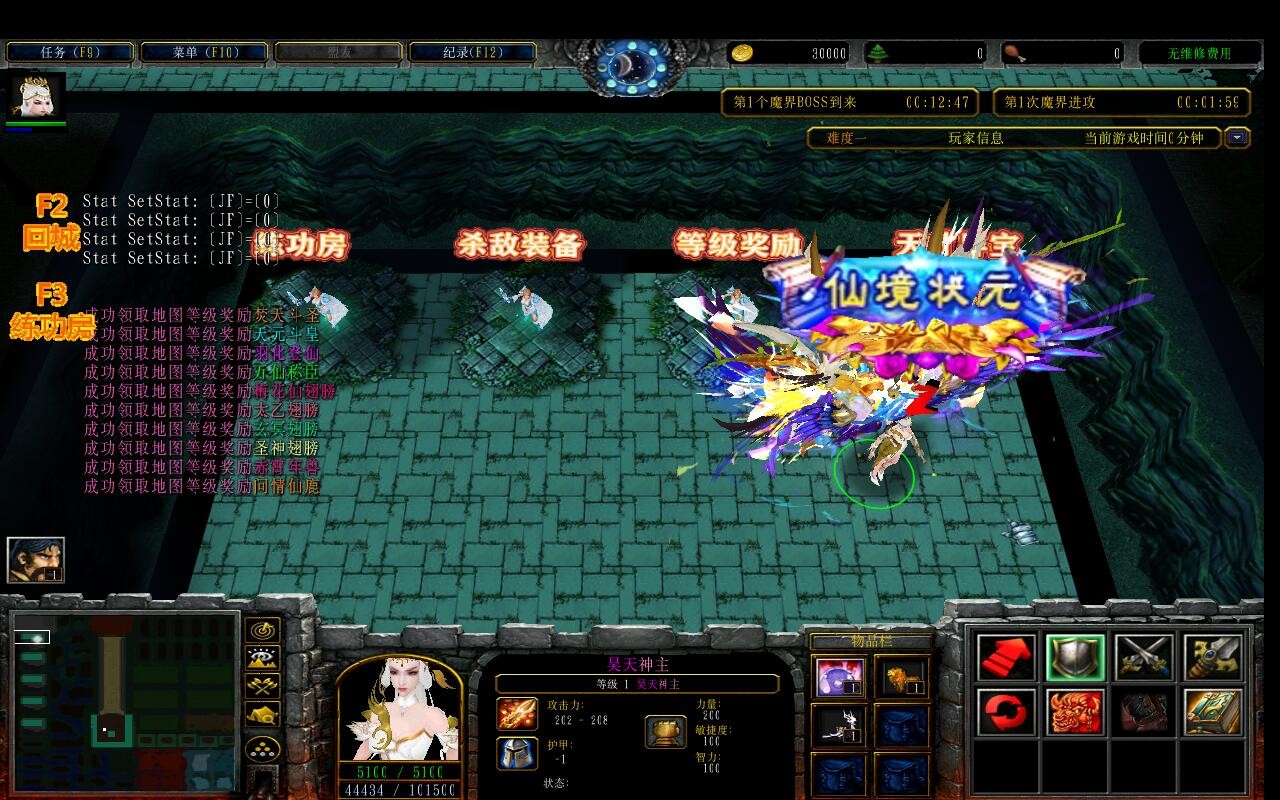Click the hero's 3D portrait

pos(400,710)
